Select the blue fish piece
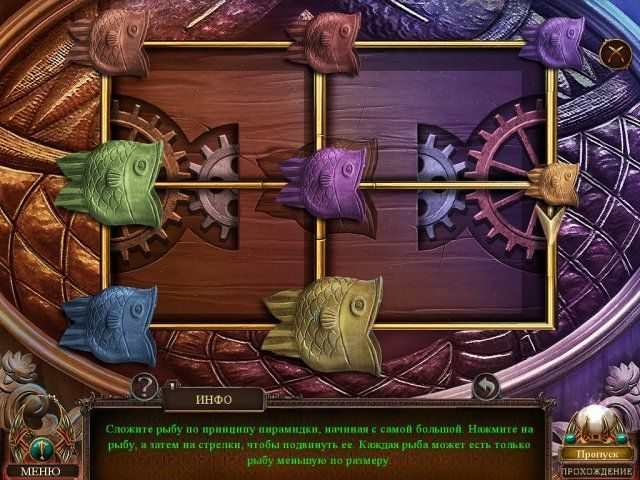The image size is (640, 480). pyautogui.click(x=110, y=322)
